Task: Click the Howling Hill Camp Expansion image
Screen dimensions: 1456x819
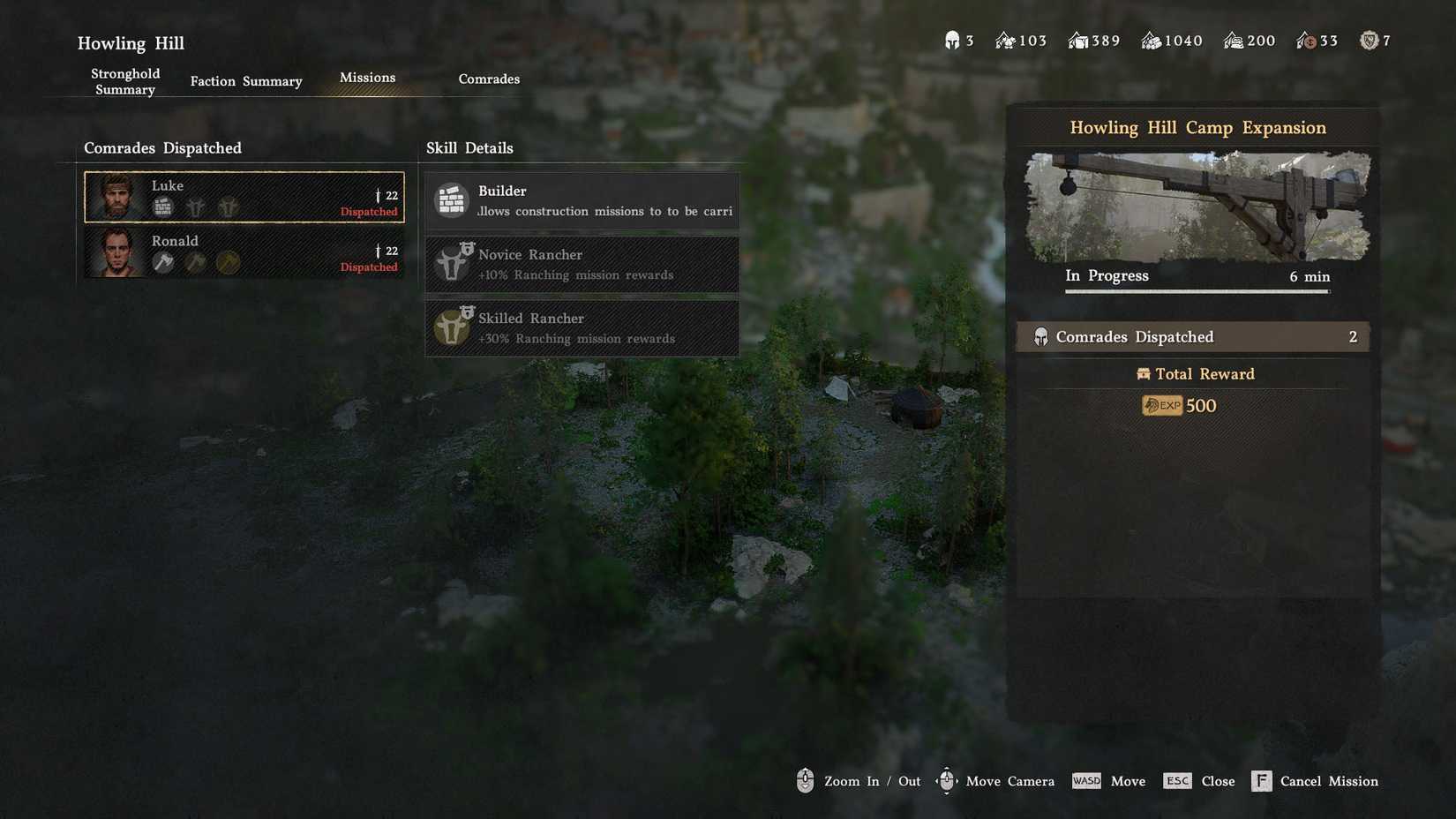Action: (x=1197, y=207)
